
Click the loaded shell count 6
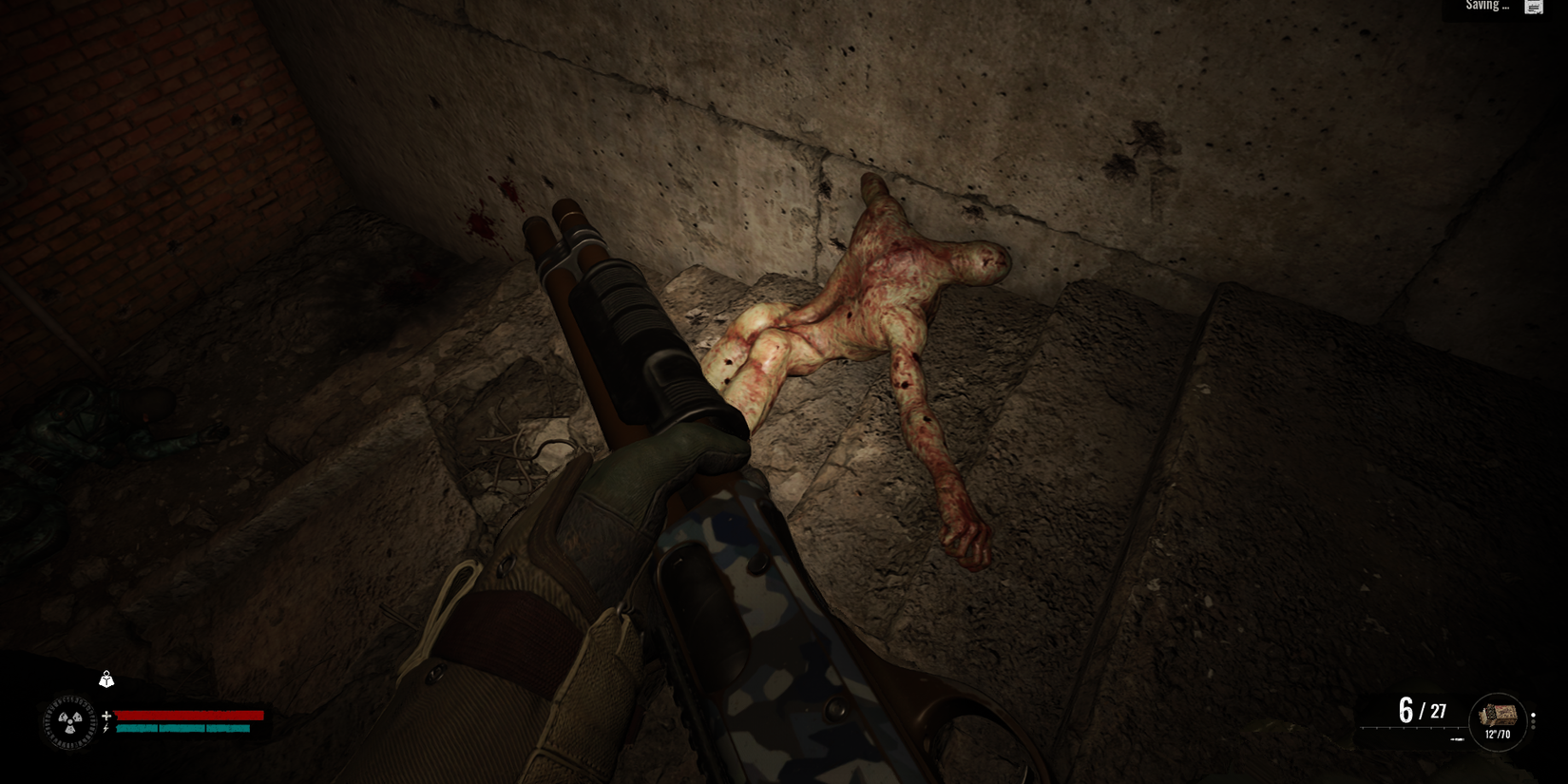pos(1405,708)
